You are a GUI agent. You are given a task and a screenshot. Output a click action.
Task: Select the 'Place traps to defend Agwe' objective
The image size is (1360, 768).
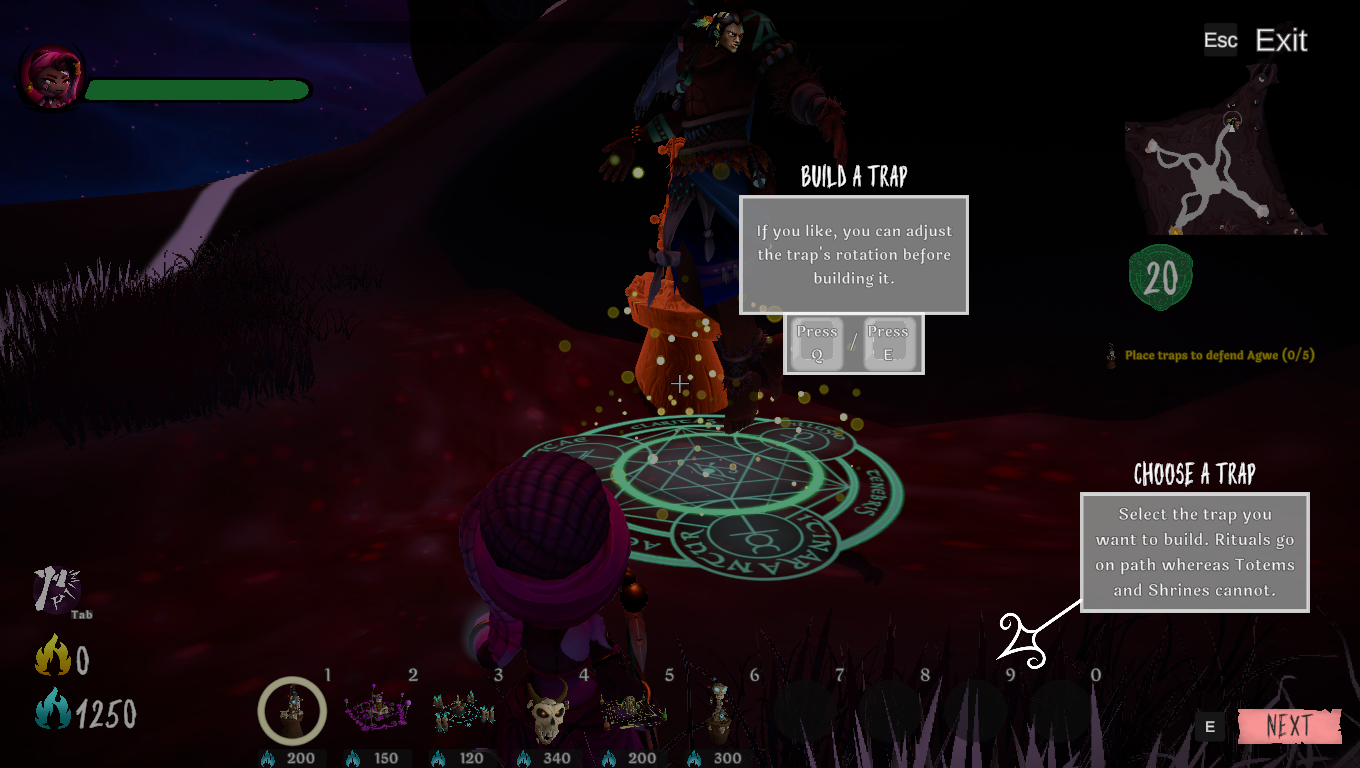point(1218,355)
